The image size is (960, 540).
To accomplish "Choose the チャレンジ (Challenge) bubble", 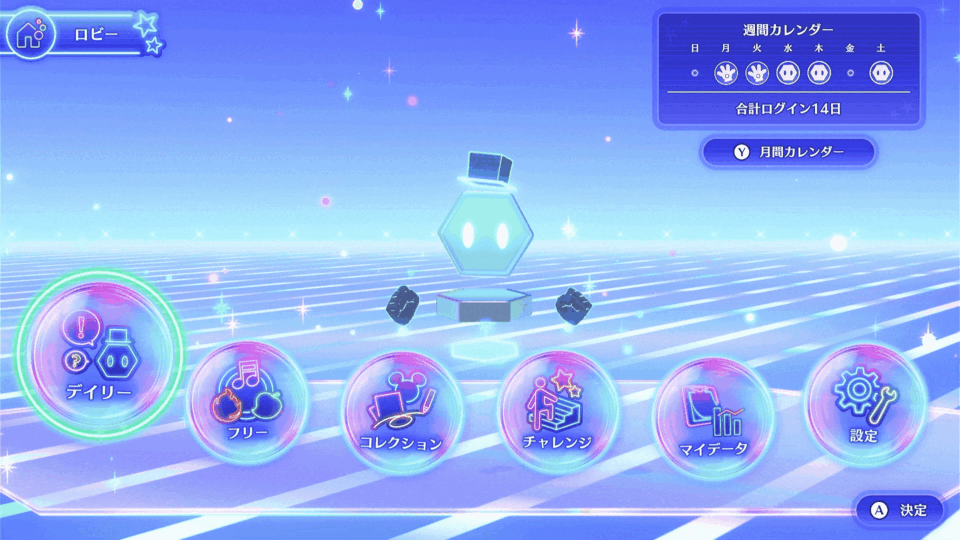I will [x=557, y=411].
